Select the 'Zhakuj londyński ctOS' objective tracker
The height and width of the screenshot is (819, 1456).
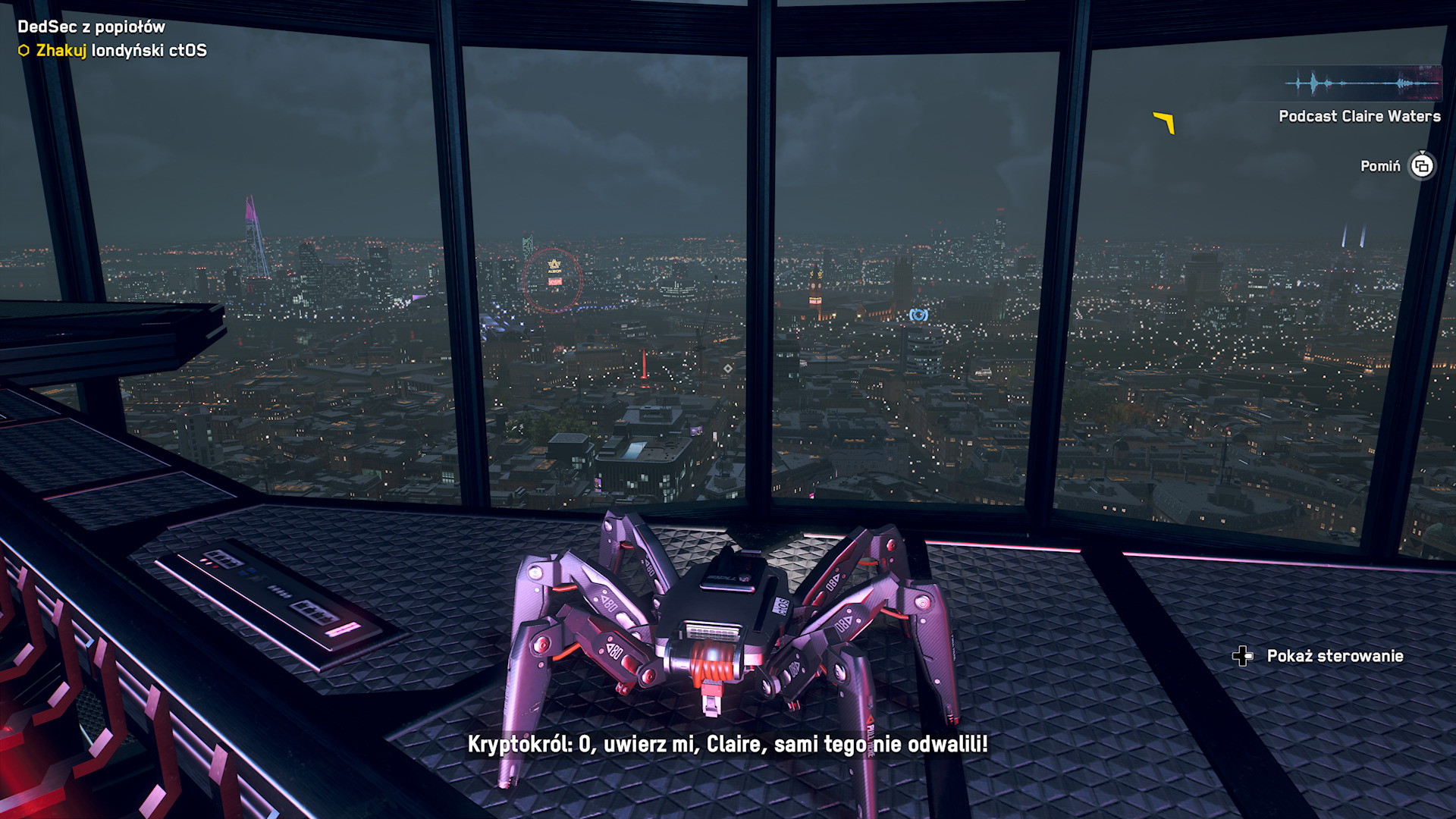pos(112,51)
